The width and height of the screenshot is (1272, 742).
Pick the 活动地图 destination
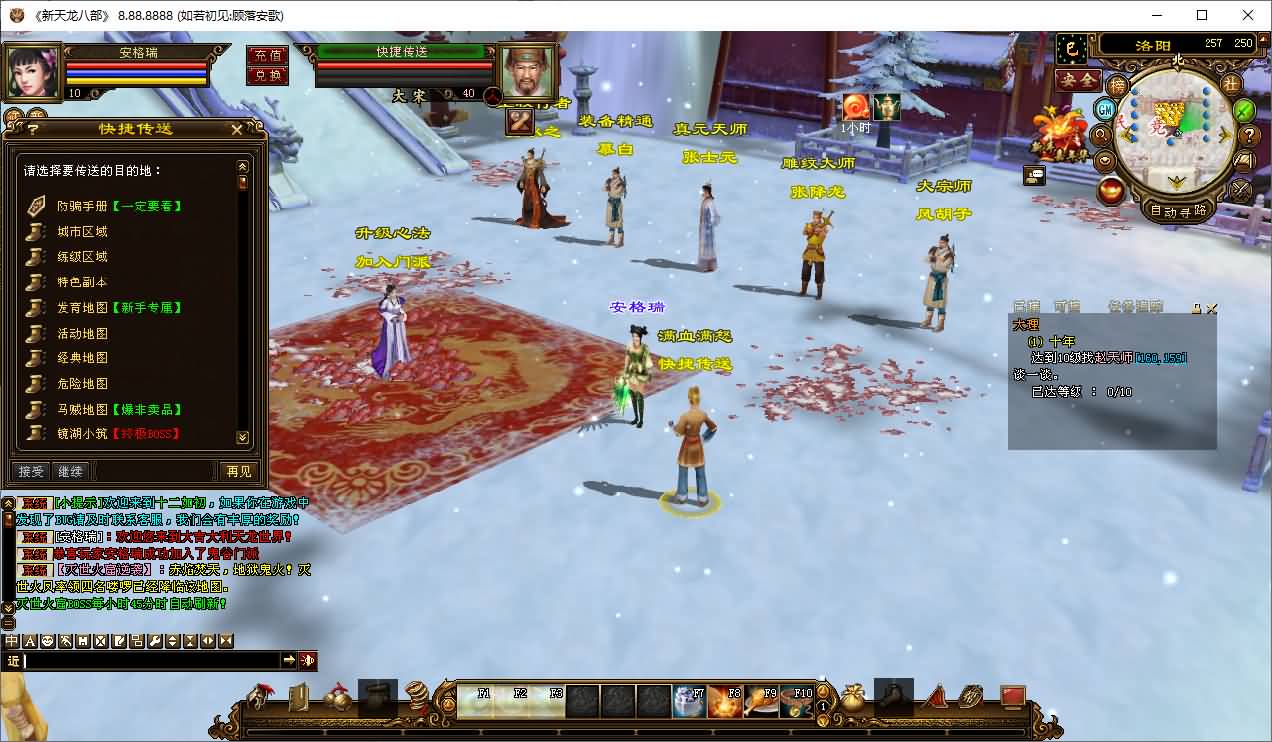(82, 333)
